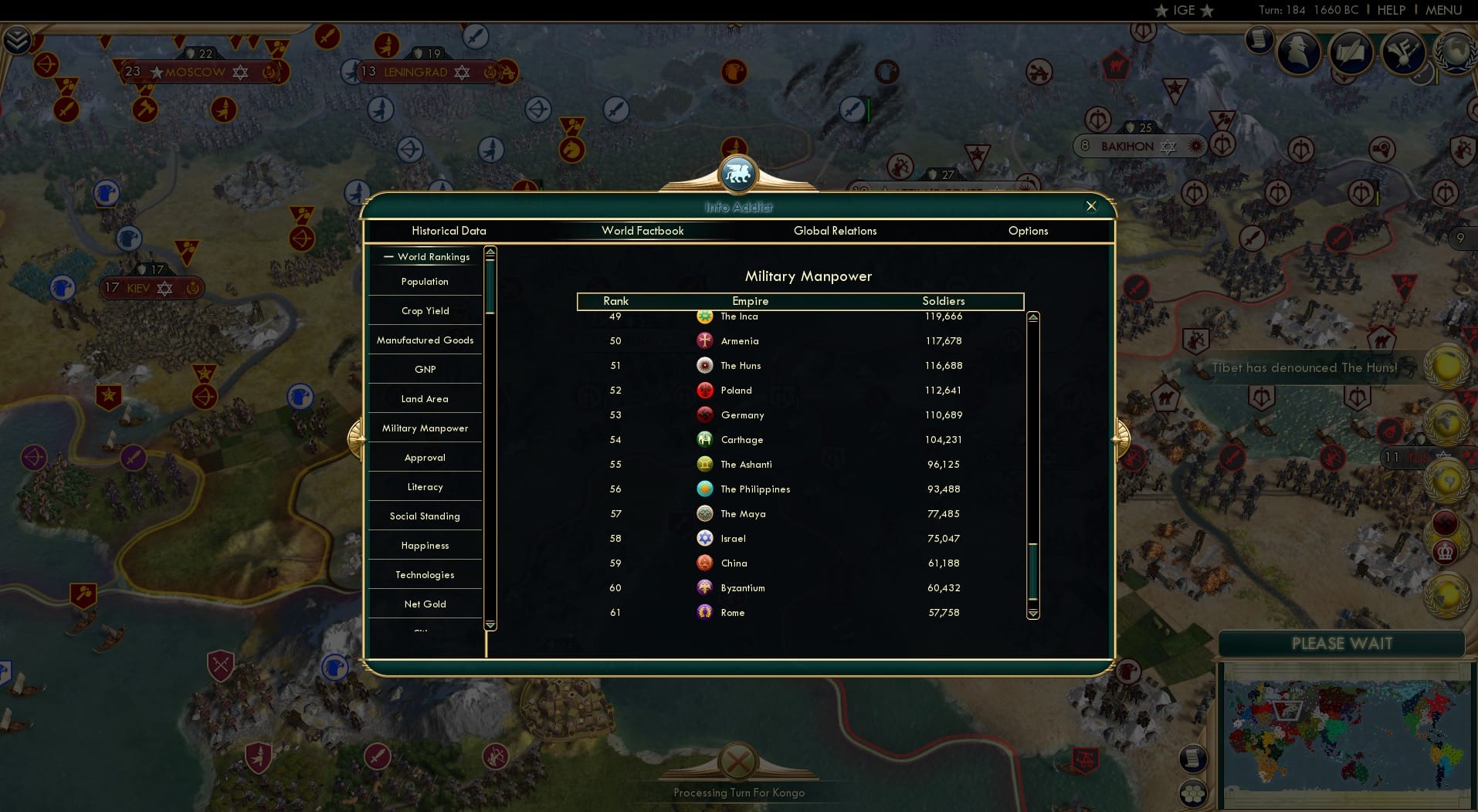Click the Info Addict lion emblem above the panel
Screen dimensions: 1478x812
tap(739, 174)
